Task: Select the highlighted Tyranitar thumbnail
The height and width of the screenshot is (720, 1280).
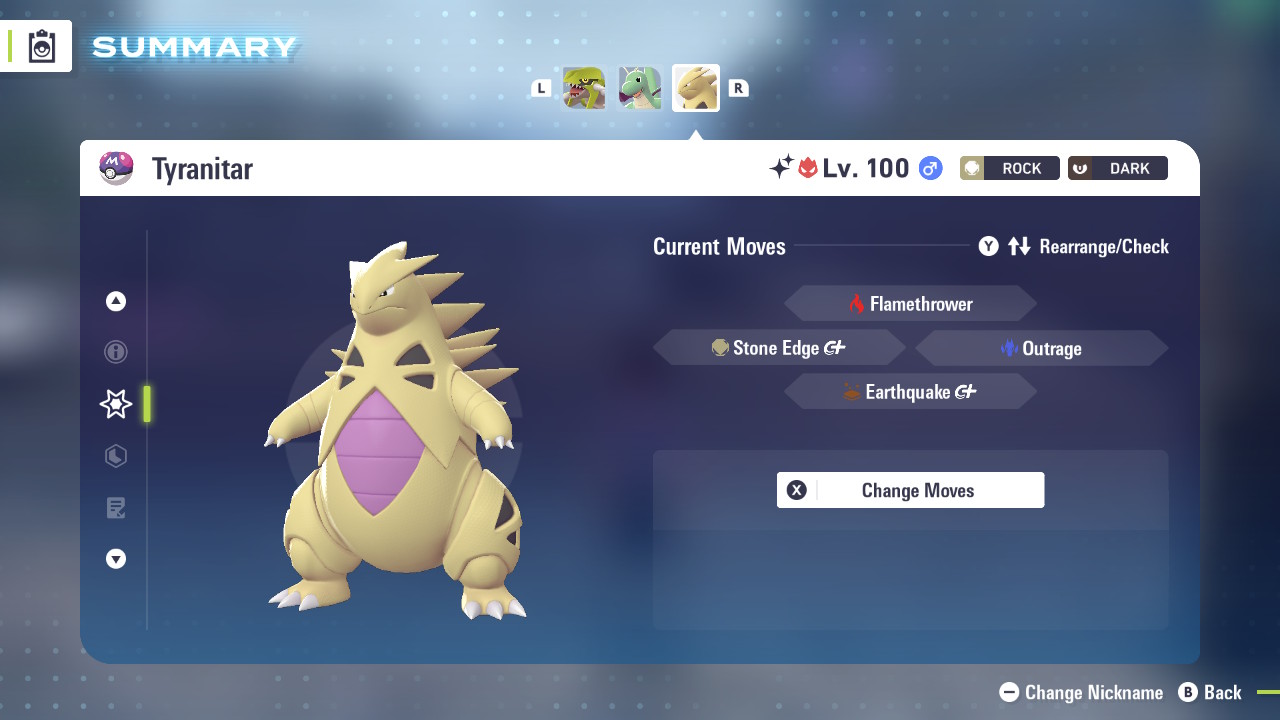Action: pyautogui.click(x=695, y=87)
